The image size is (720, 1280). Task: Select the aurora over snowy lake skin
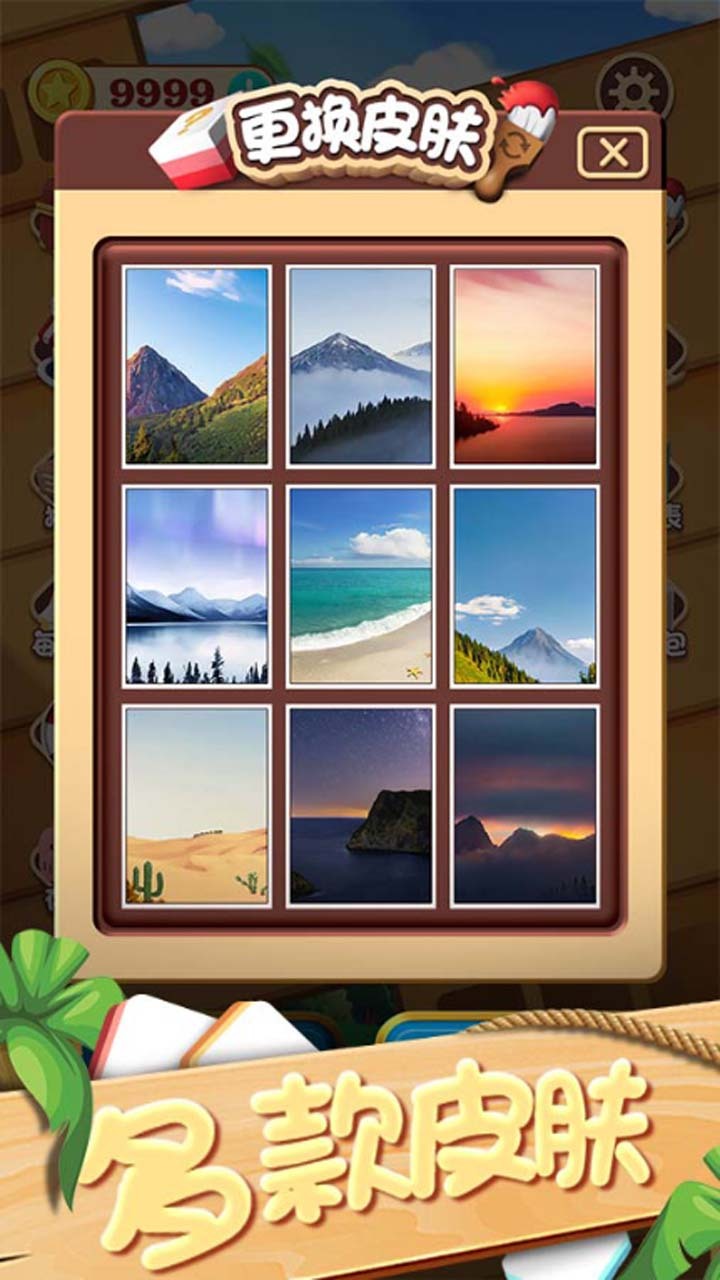pos(197,586)
